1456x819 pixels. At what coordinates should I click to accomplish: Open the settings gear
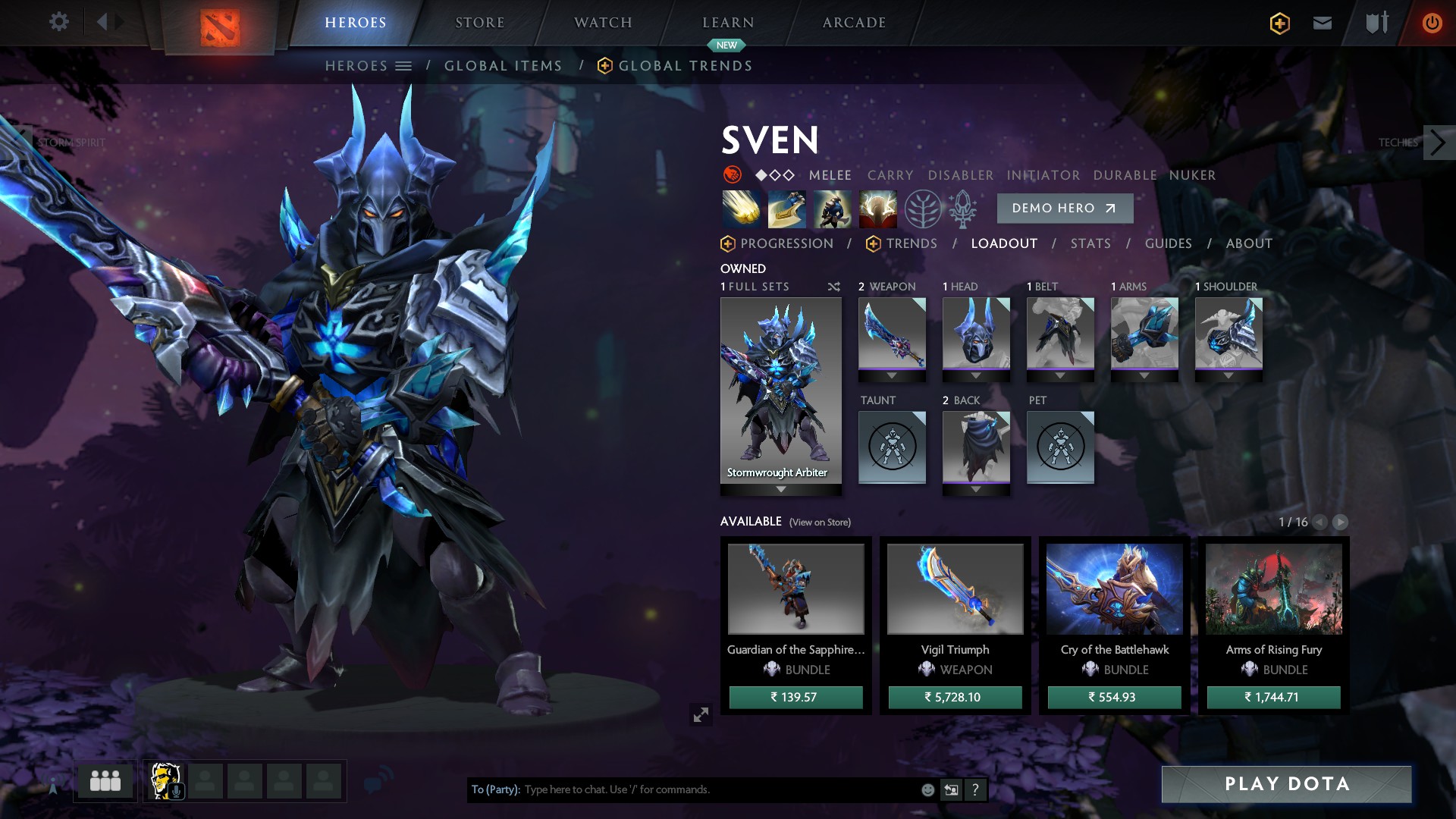[58, 22]
